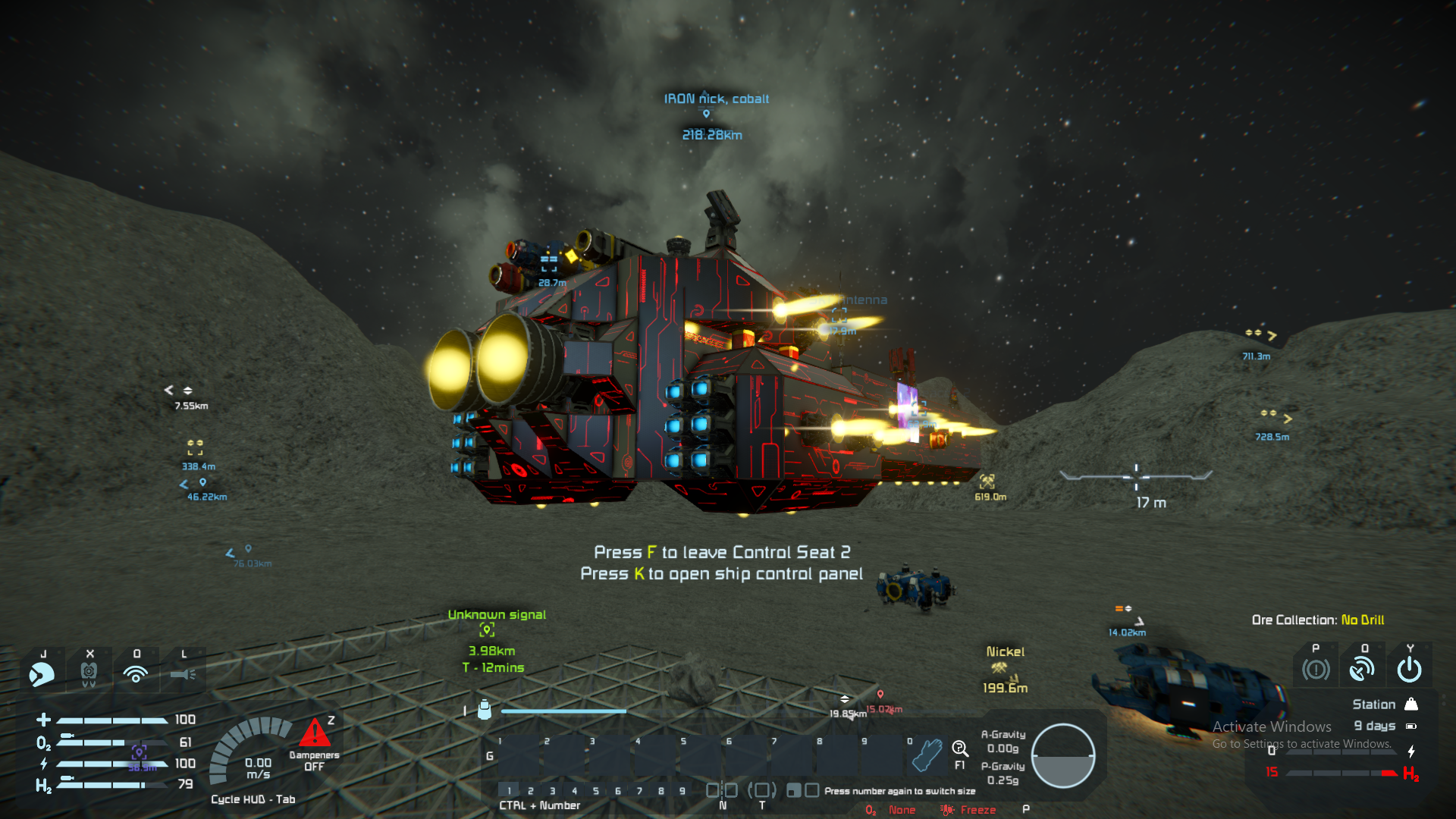Toggle the suit broadcasting signal icon

pos(136,673)
